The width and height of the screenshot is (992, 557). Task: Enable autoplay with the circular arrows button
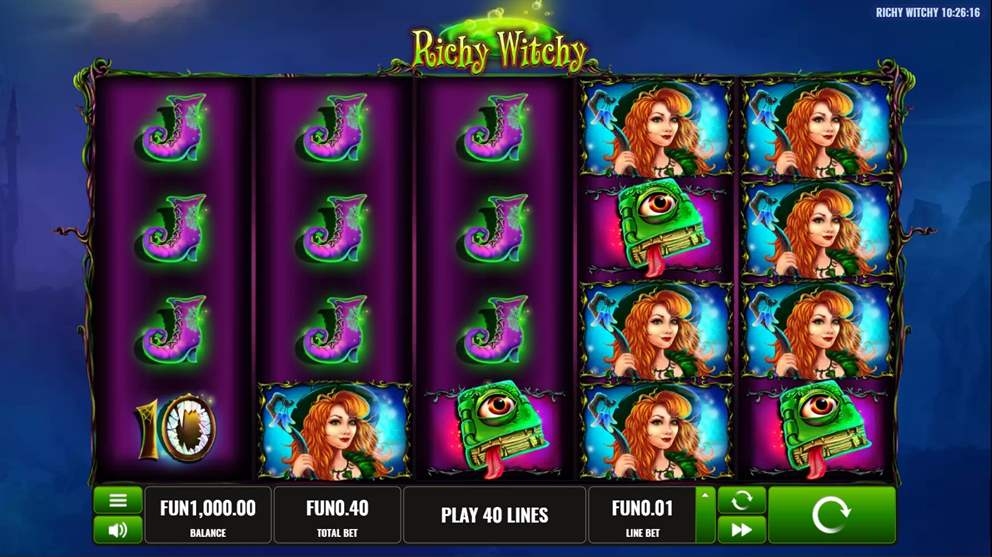741,500
